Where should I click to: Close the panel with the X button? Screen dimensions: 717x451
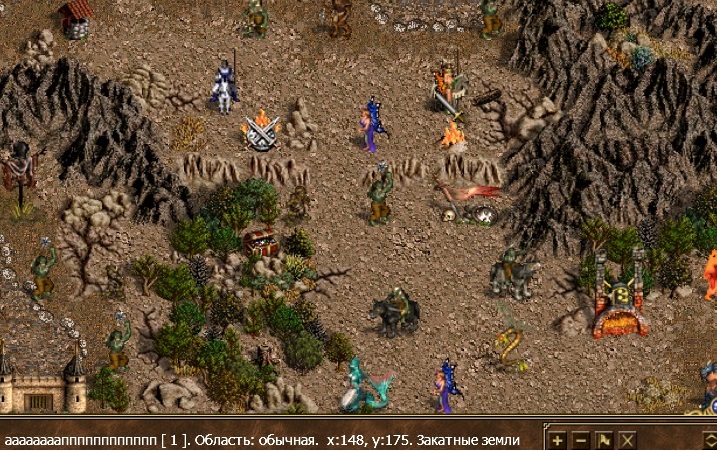click(x=627, y=440)
